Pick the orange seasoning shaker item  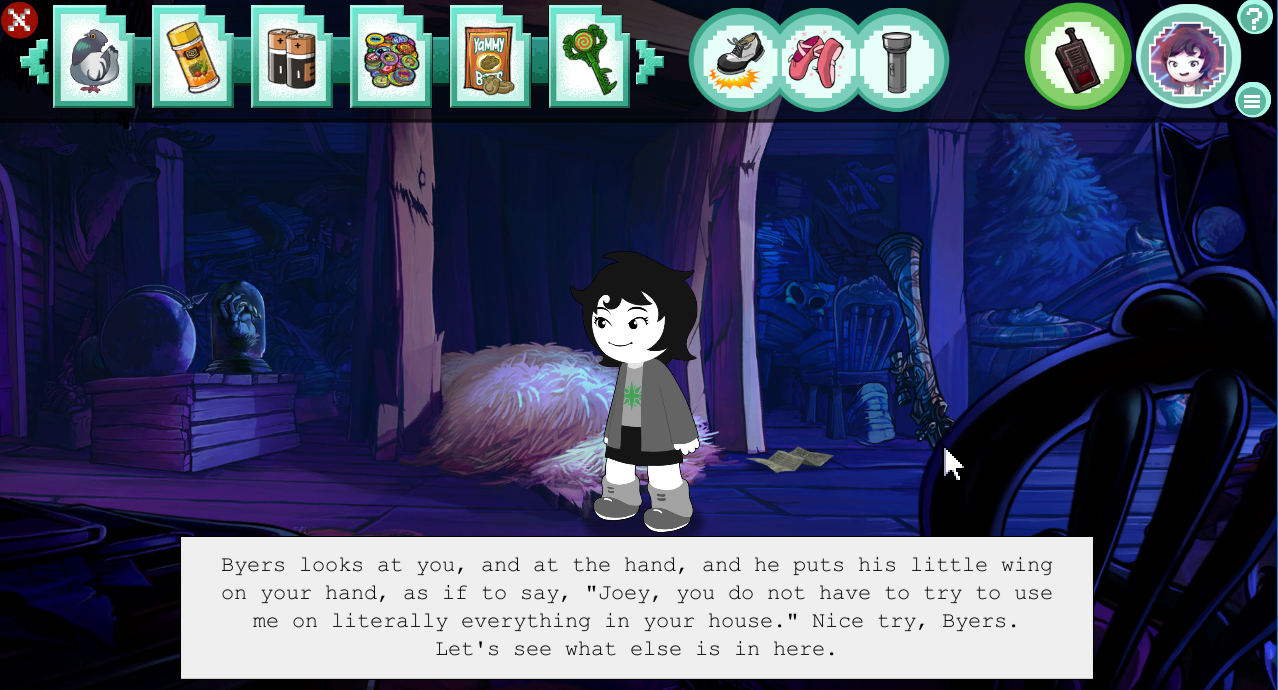pyautogui.click(x=192, y=58)
